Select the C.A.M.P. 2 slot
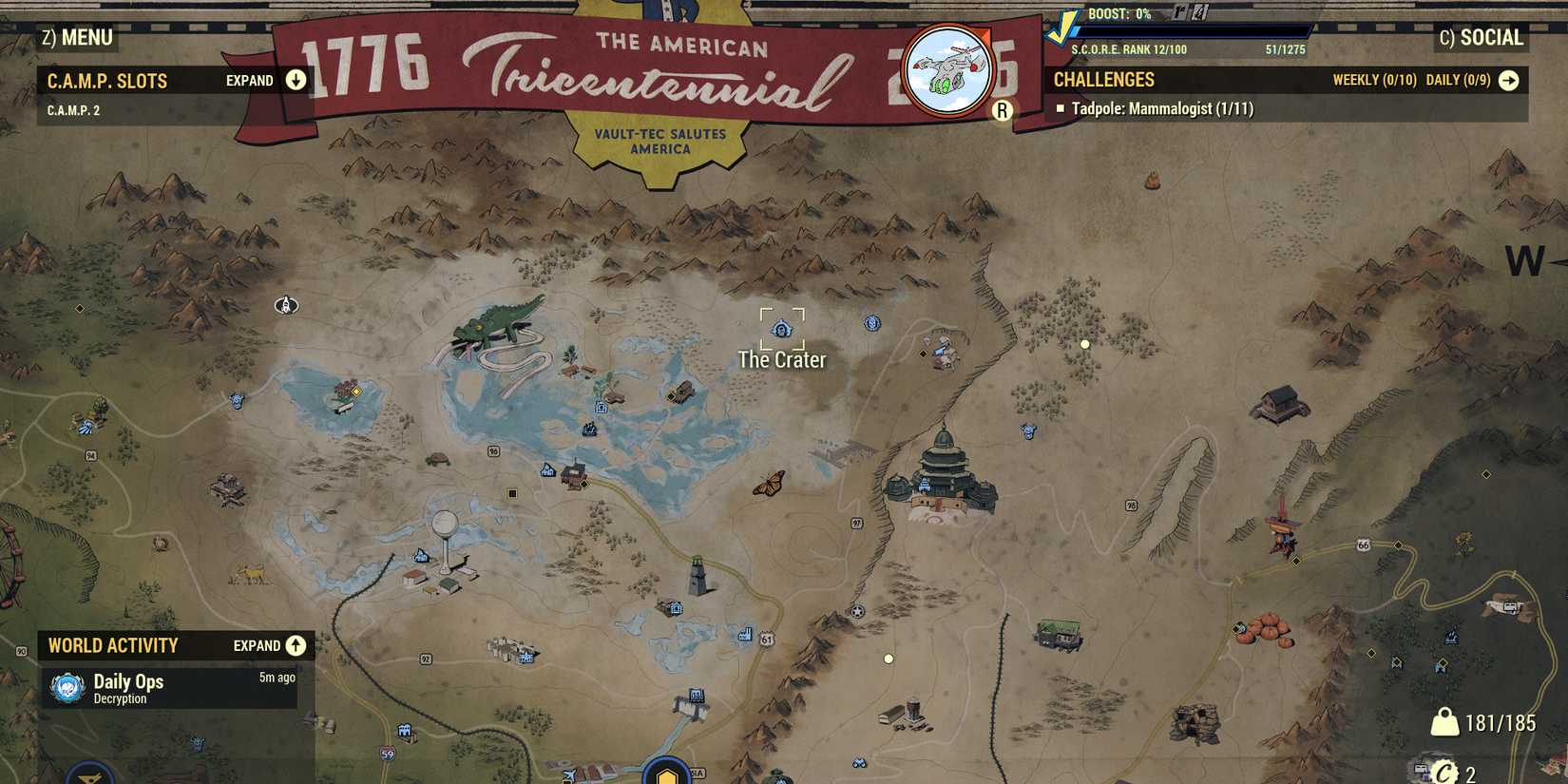This screenshot has width=1568, height=784. point(74,109)
